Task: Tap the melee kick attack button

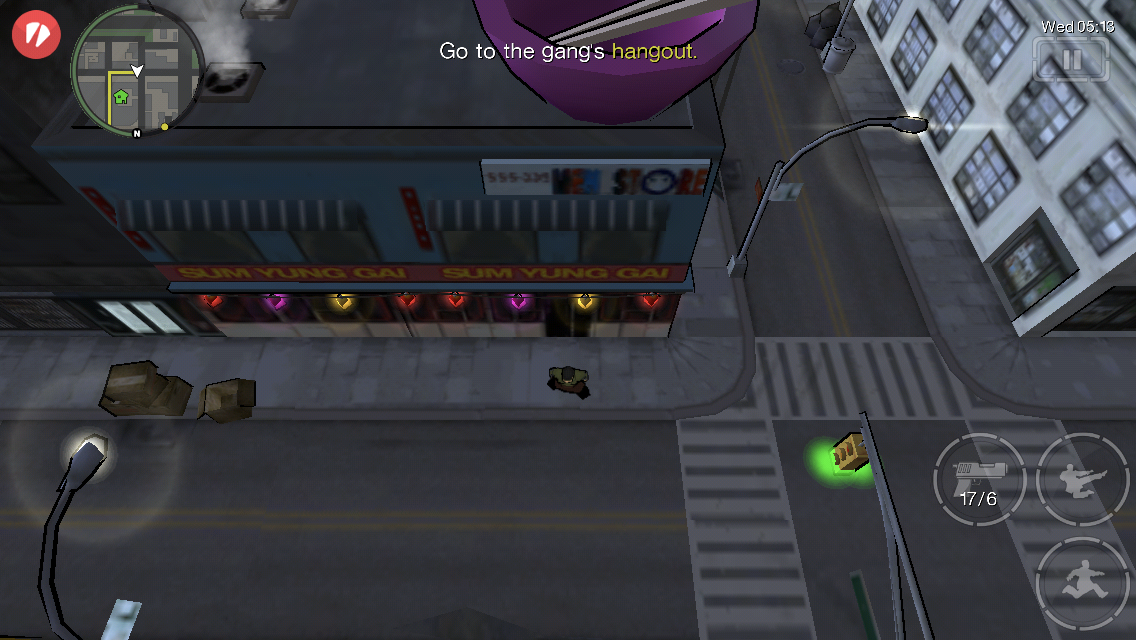Action: (1082, 479)
